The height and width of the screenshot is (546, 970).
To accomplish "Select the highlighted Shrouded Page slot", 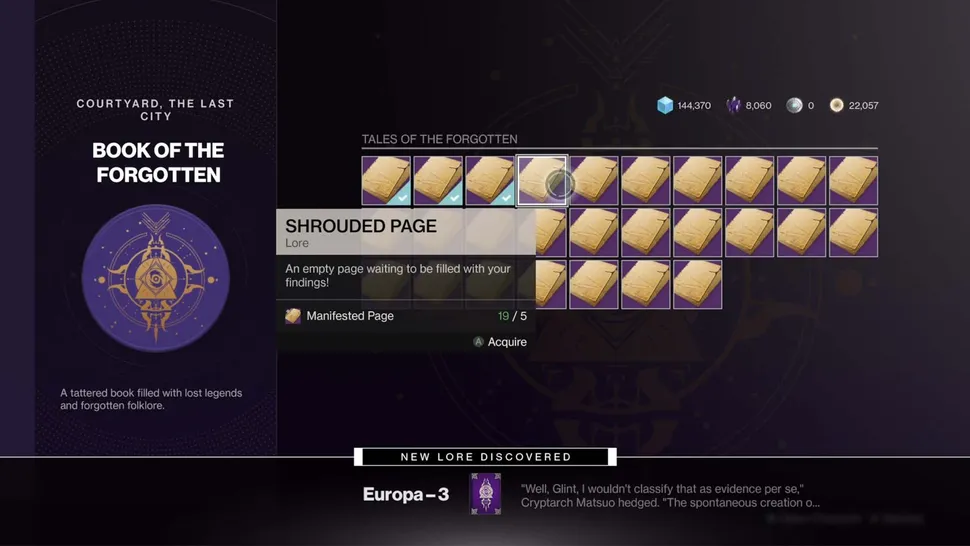I will pyautogui.click(x=542, y=181).
